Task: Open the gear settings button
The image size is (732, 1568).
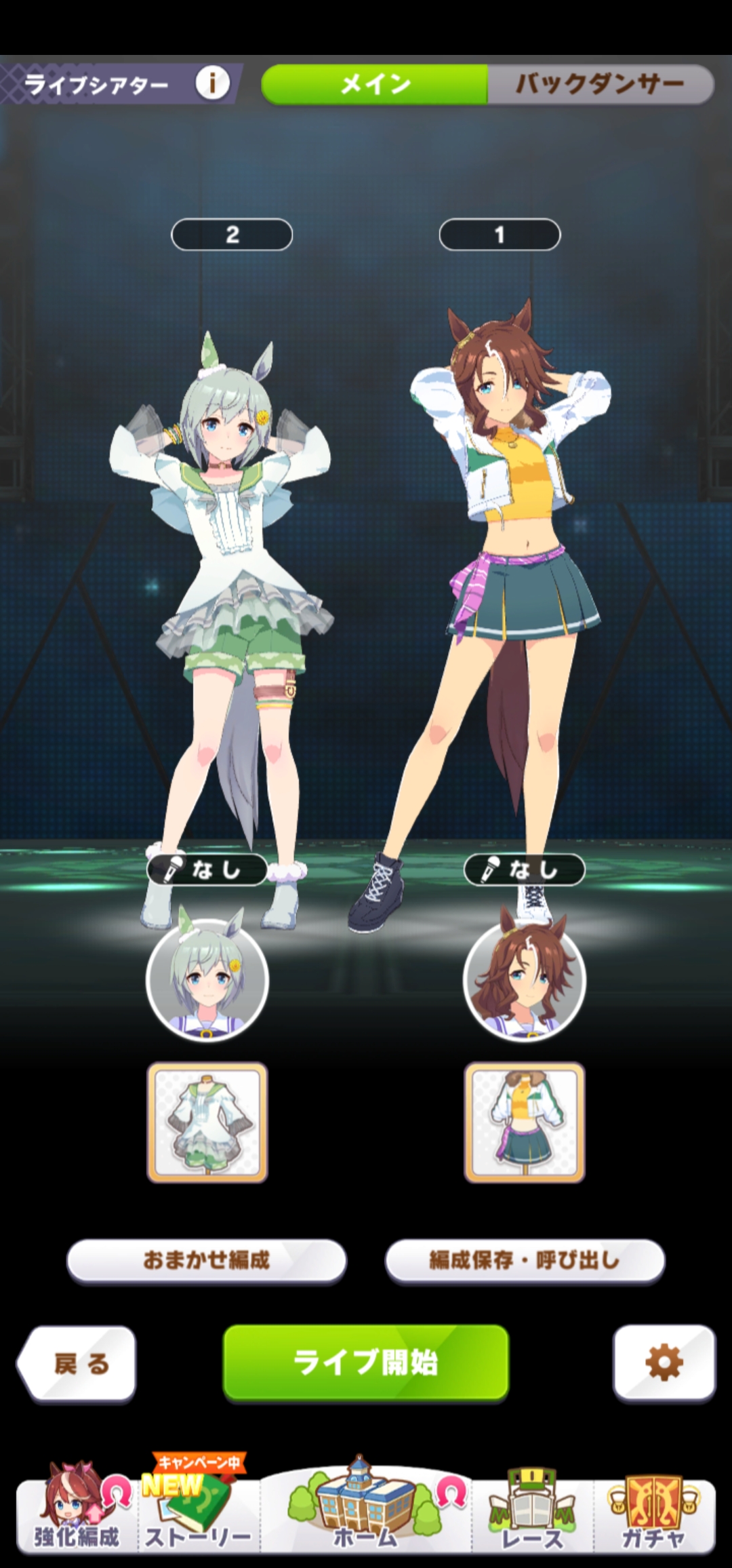Action: coord(664,1363)
